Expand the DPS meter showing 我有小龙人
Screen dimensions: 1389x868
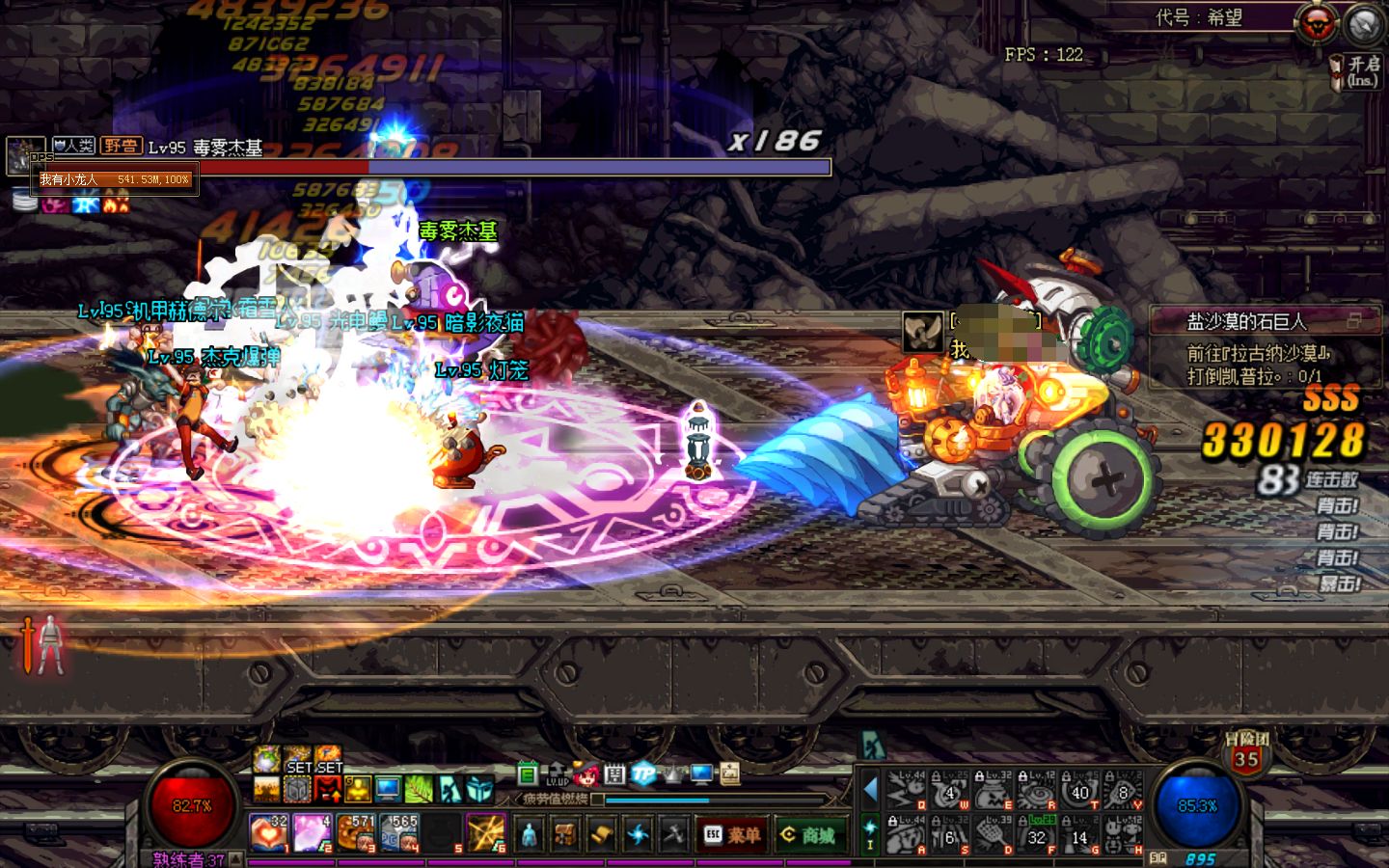pos(111,178)
